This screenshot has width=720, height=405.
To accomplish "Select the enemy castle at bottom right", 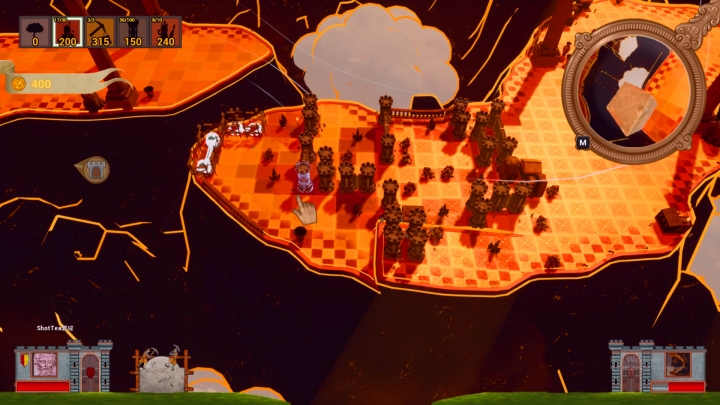I will tap(657, 367).
